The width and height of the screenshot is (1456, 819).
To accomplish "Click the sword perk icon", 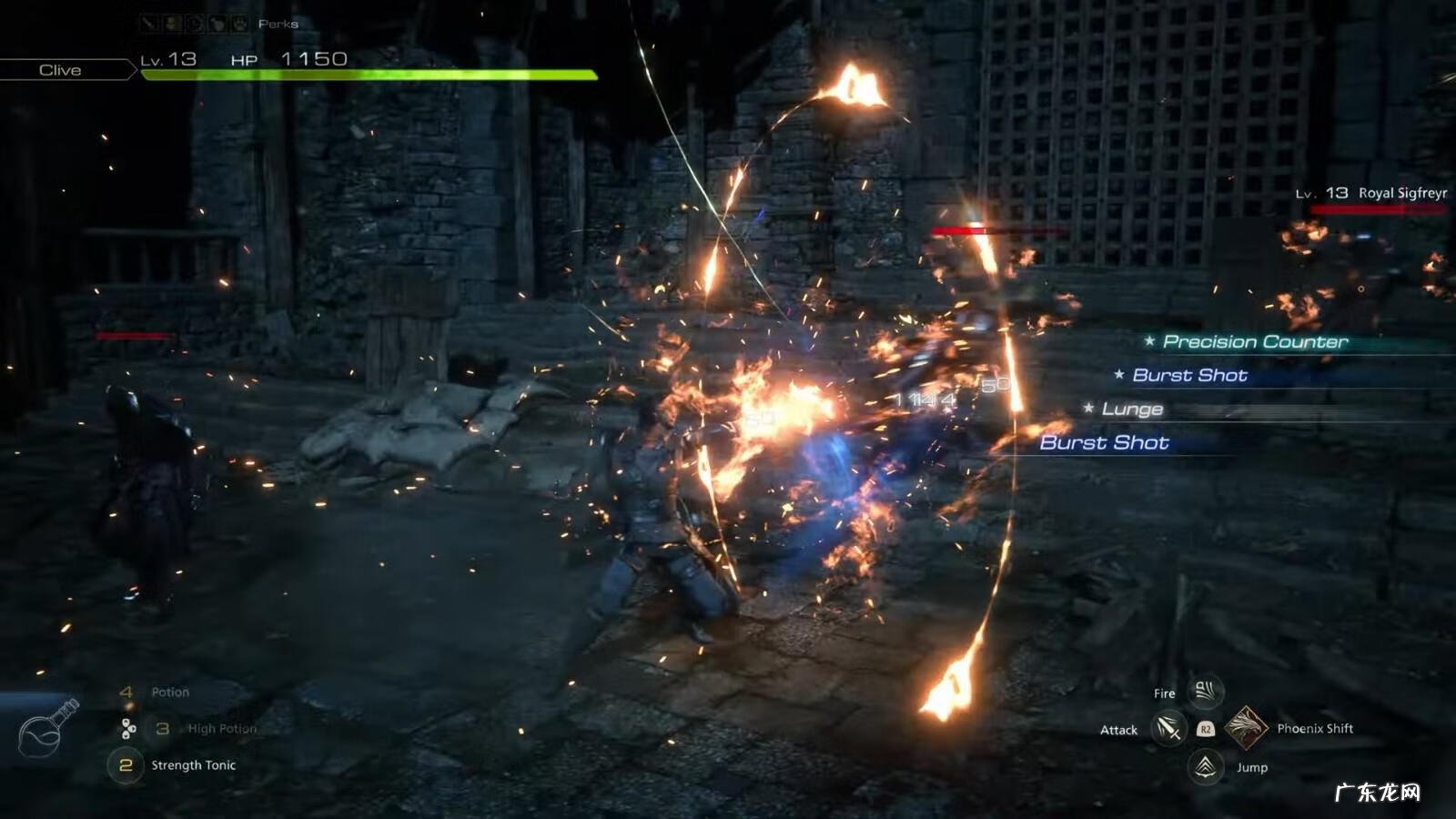I will 148,24.
